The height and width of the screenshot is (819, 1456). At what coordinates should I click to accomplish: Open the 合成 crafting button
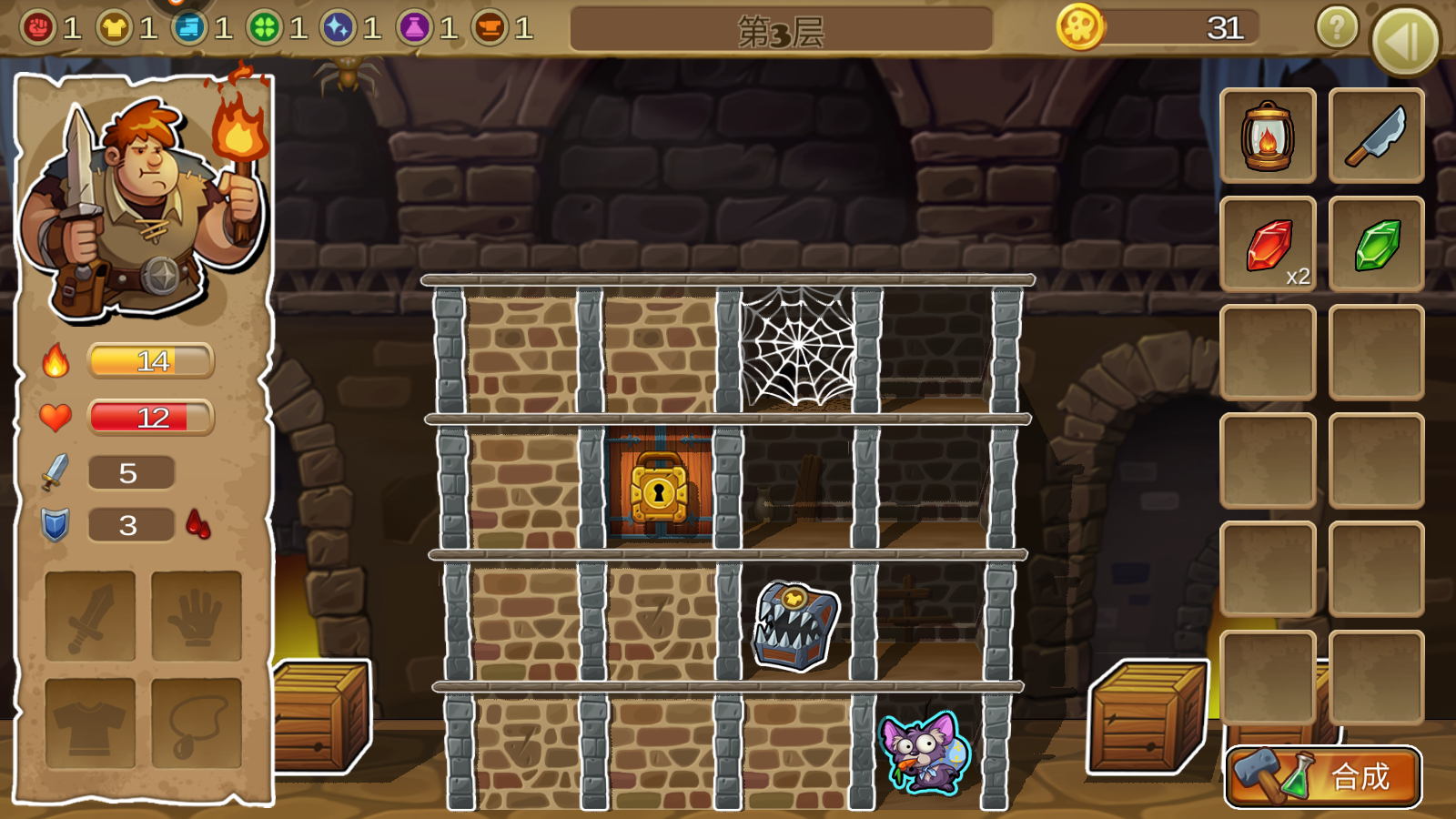(x=1323, y=776)
